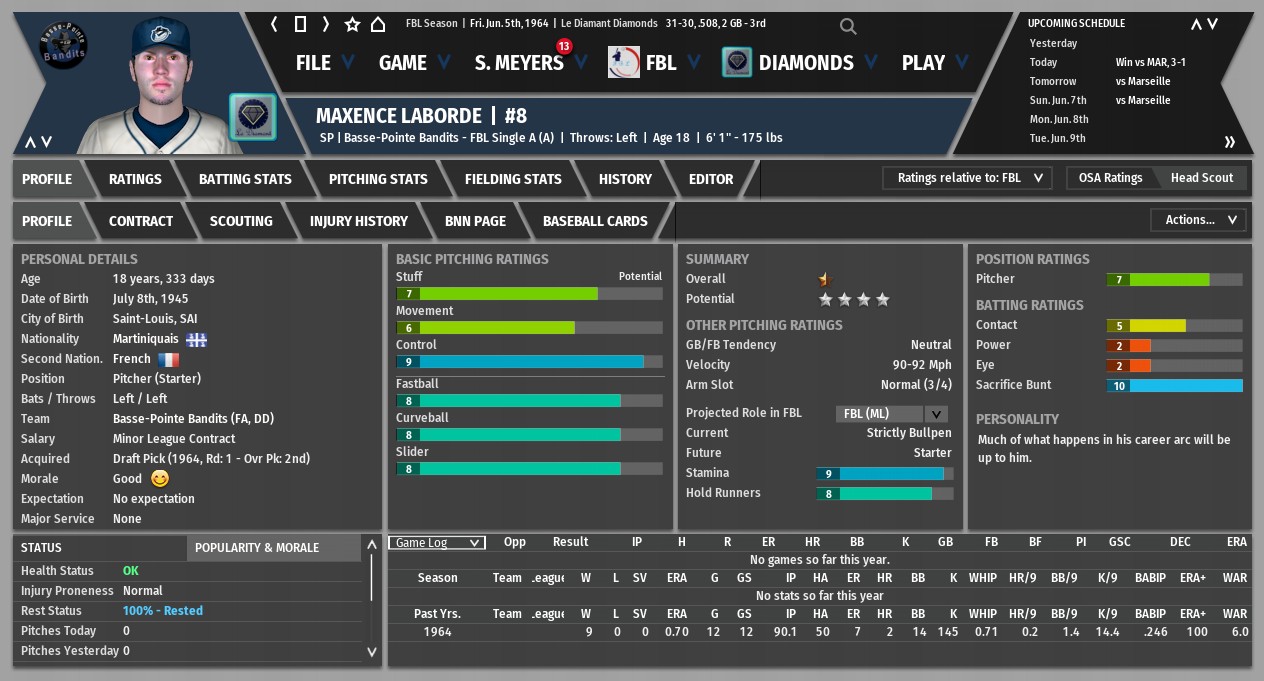Show the PITCHING STATS tab
This screenshot has height=681, width=1264.
[378, 179]
